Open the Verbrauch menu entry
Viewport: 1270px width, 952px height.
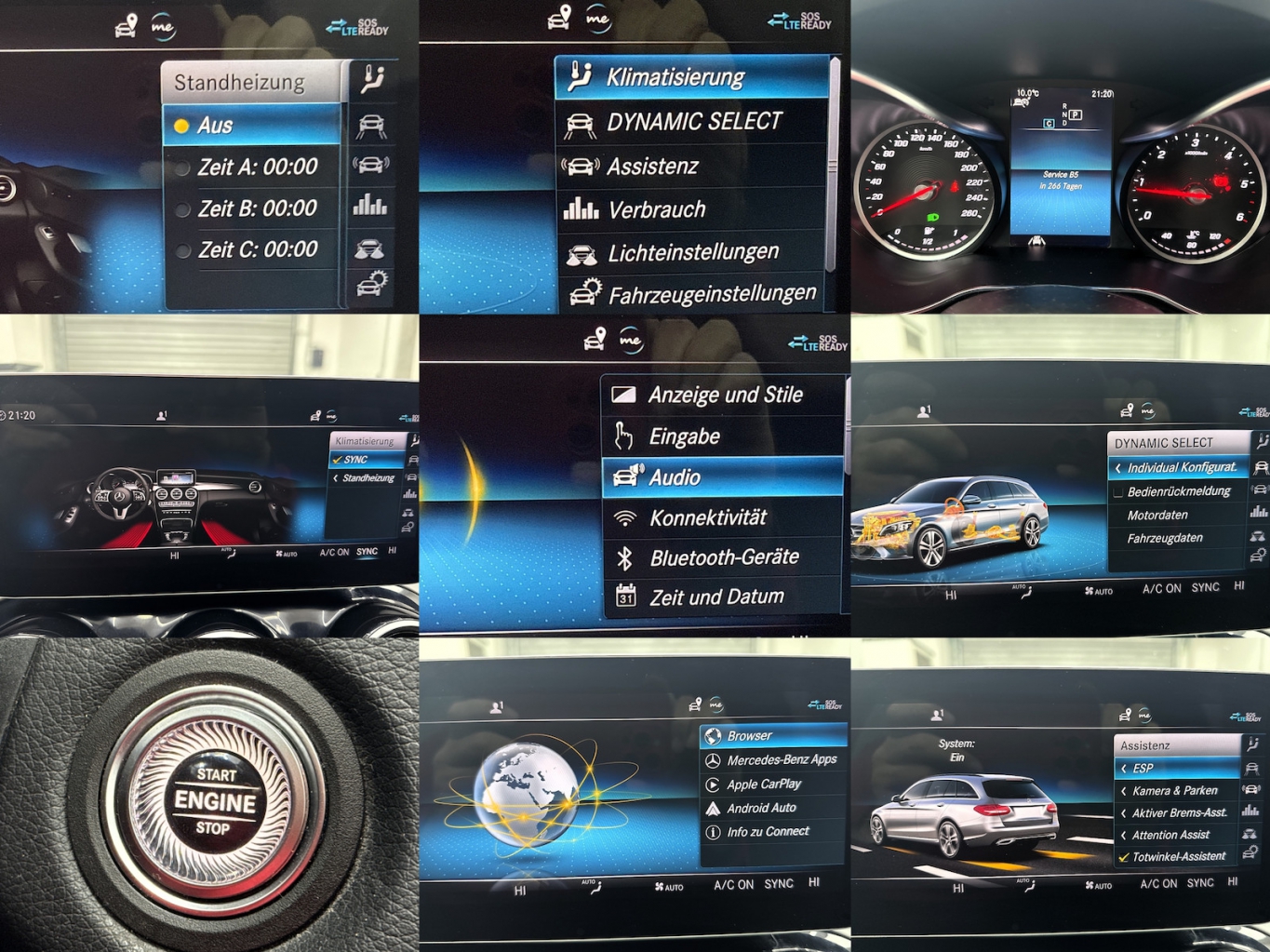[656, 209]
